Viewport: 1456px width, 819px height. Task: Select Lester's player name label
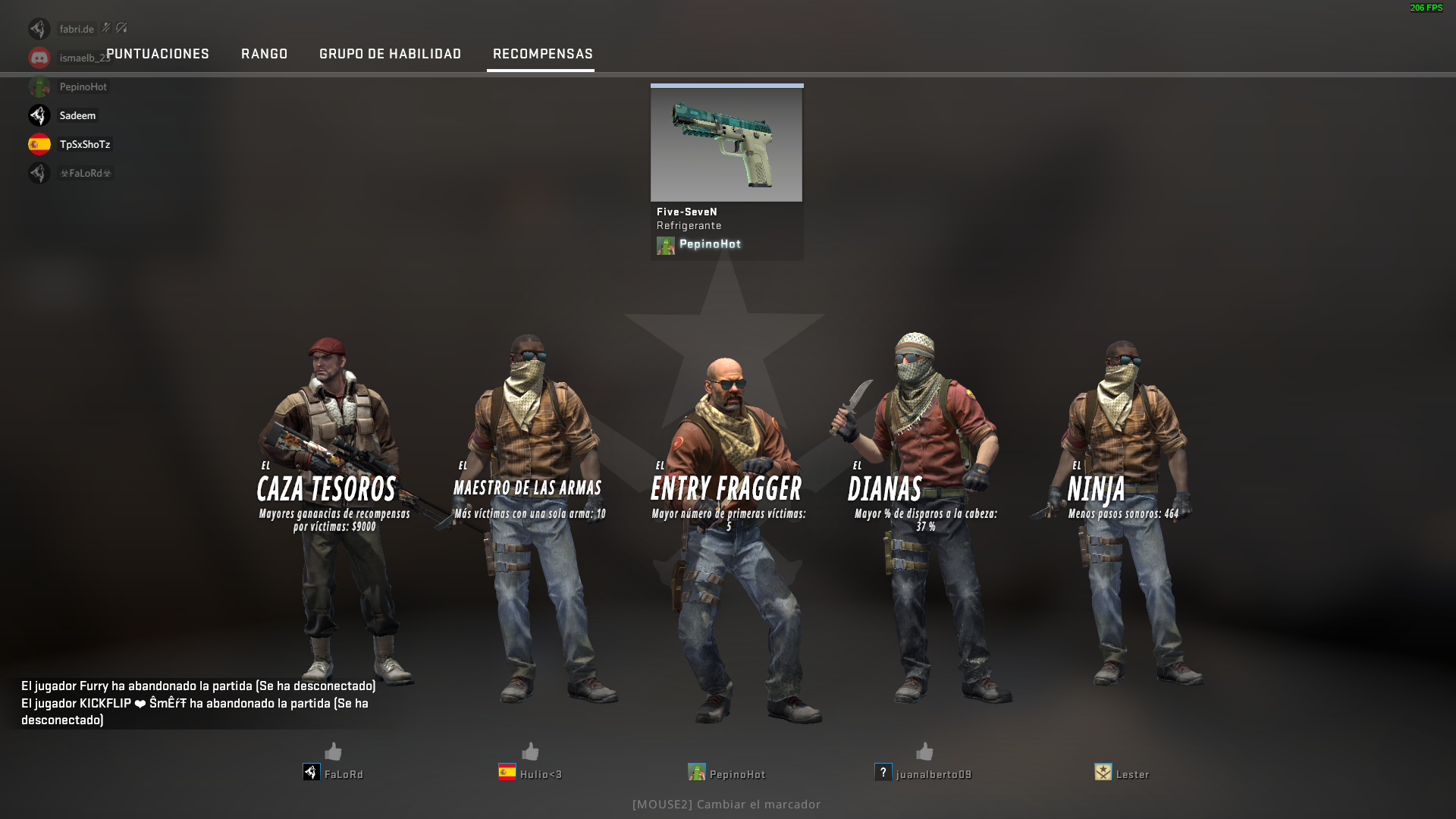[1132, 774]
